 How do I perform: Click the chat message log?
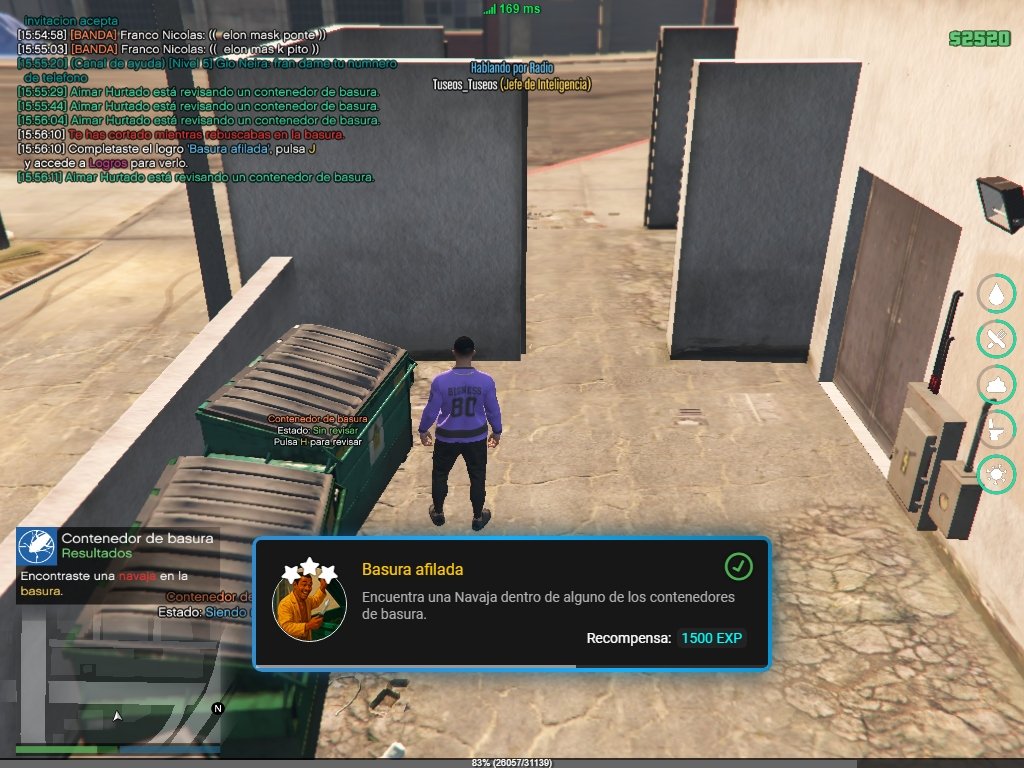click(200, 99)
